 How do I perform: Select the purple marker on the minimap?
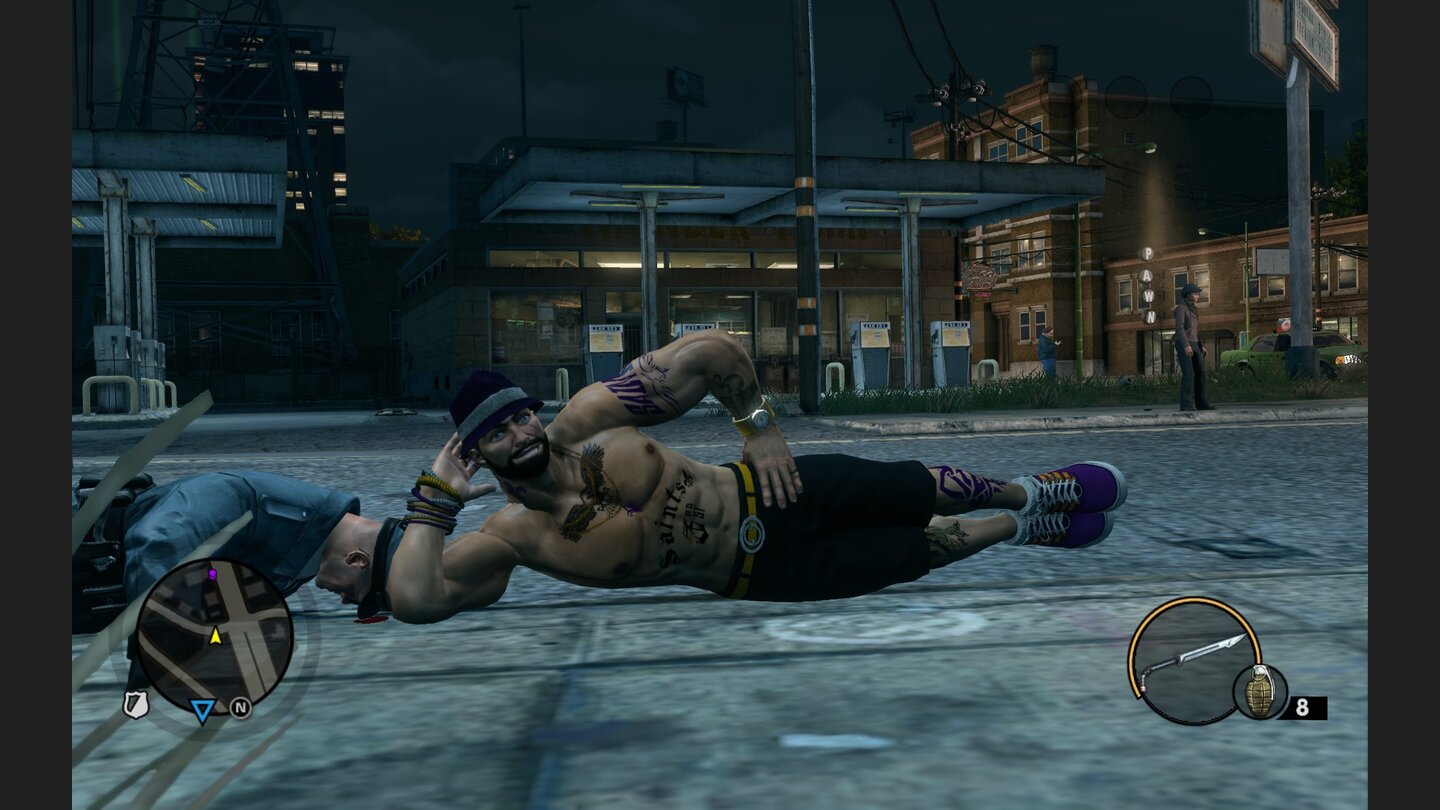point(212,575)
